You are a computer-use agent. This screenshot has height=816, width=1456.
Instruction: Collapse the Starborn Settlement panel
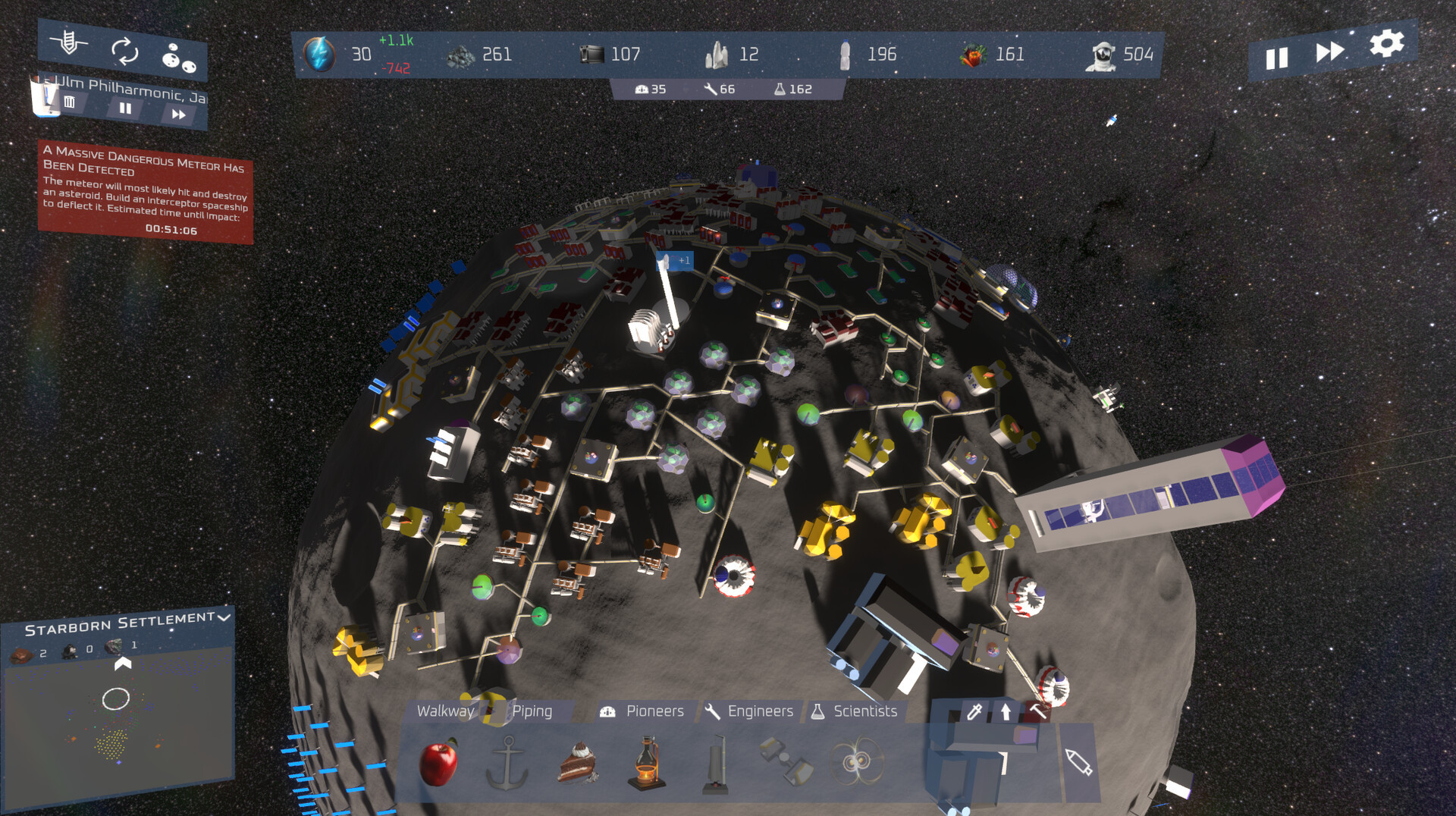point(224,617)
